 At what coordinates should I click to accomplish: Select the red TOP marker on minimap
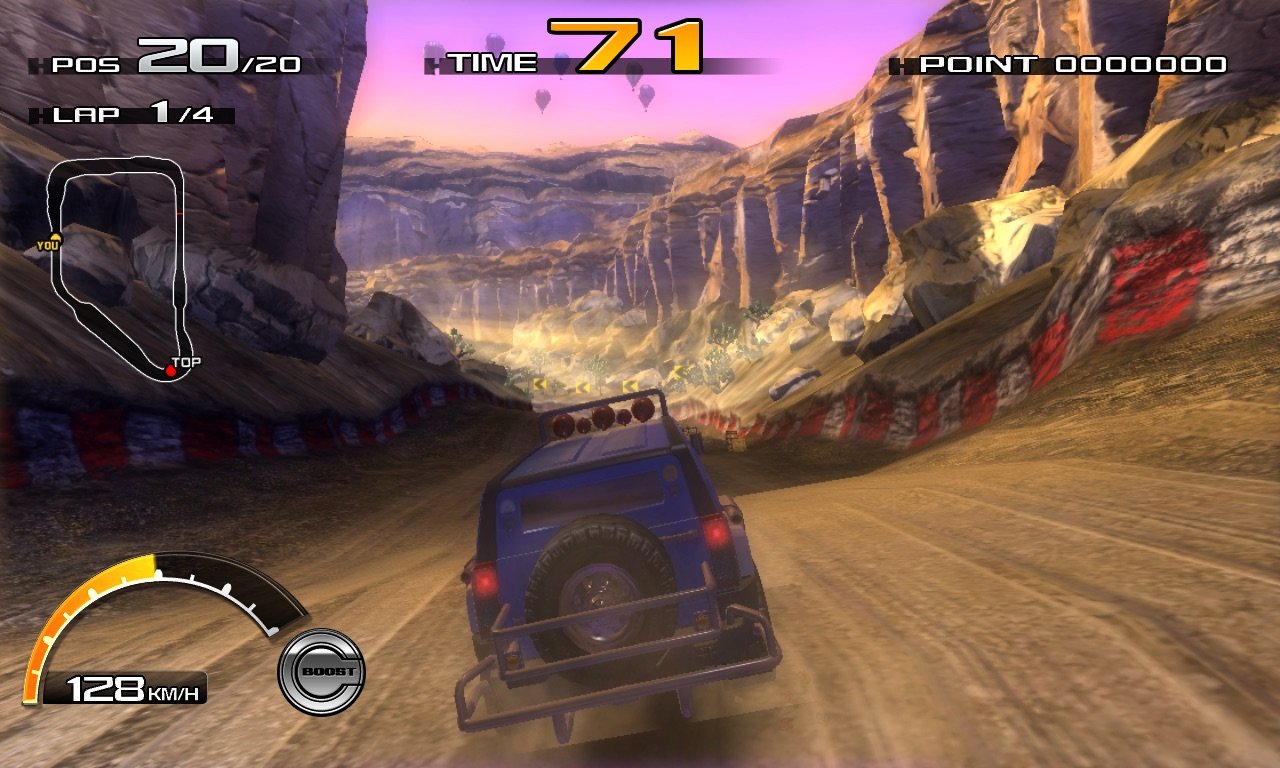pyautogui.click(x=171, y=371)
